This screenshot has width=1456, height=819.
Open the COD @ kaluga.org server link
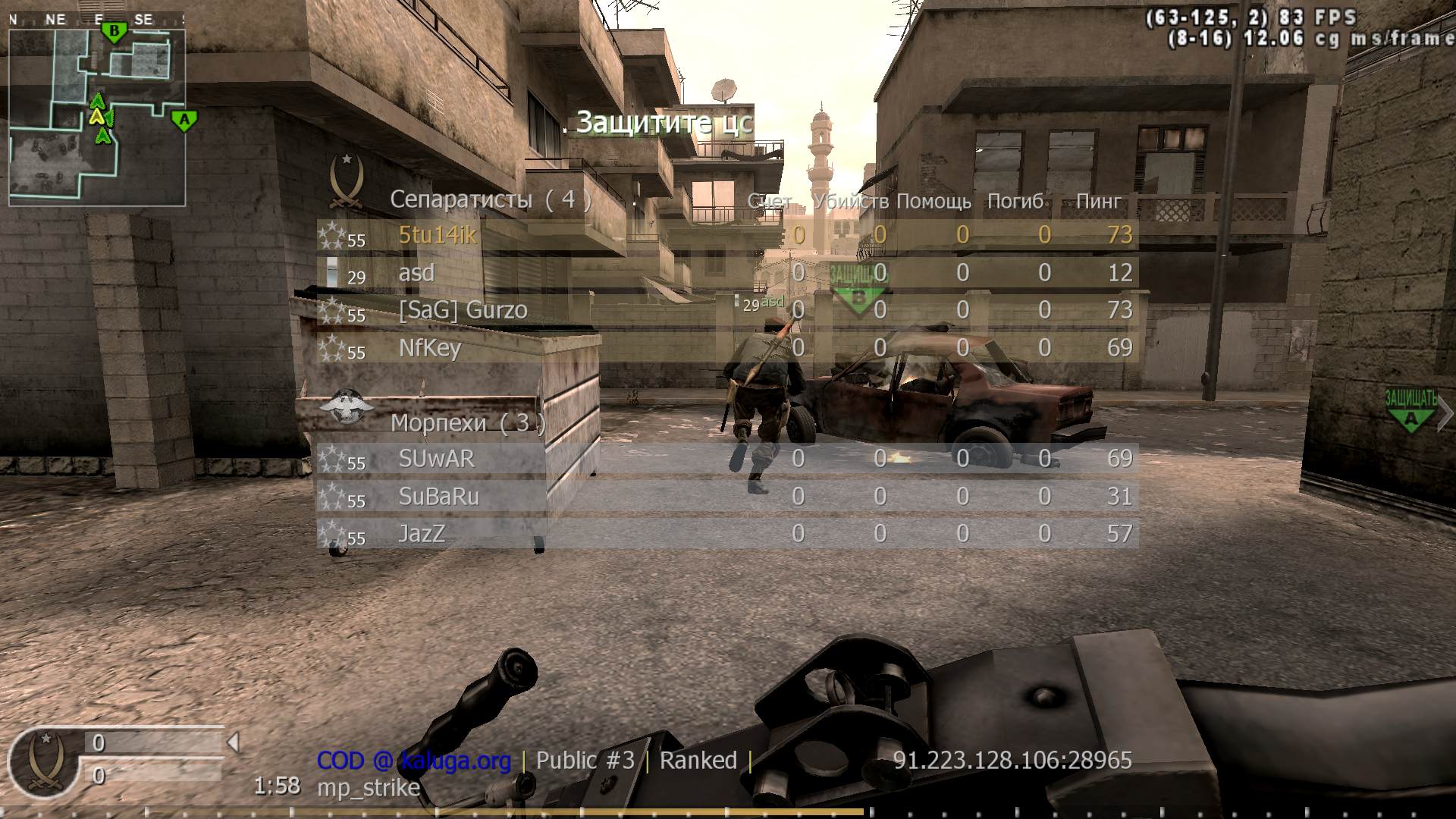click(x=413, y=761)
